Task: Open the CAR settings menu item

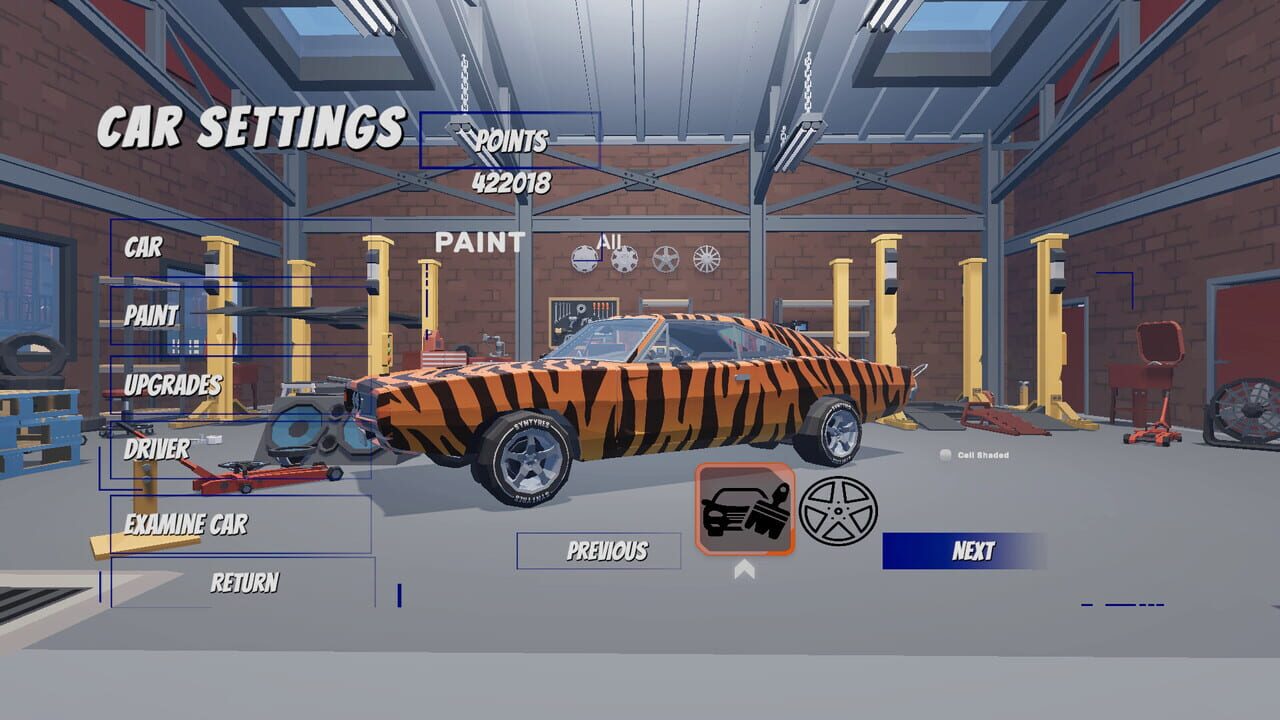Action: tap(142, 249)
